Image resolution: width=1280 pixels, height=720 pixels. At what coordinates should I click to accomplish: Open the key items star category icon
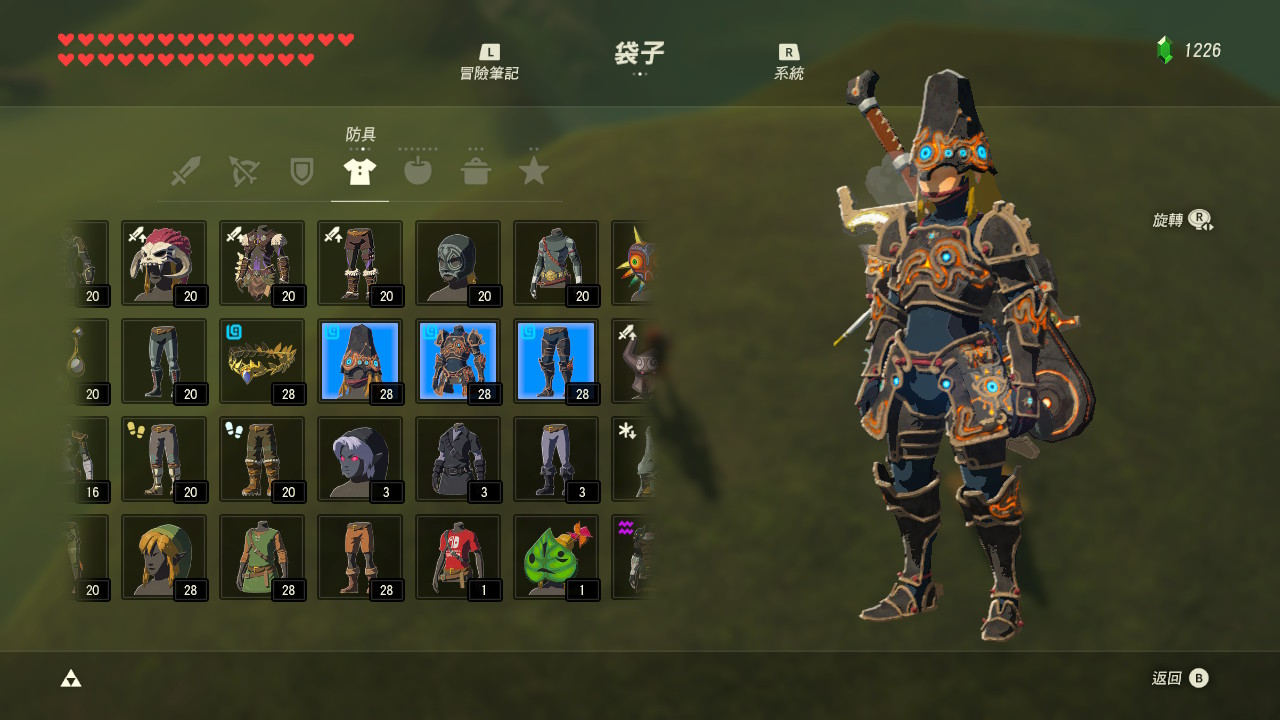pos(534,170)
